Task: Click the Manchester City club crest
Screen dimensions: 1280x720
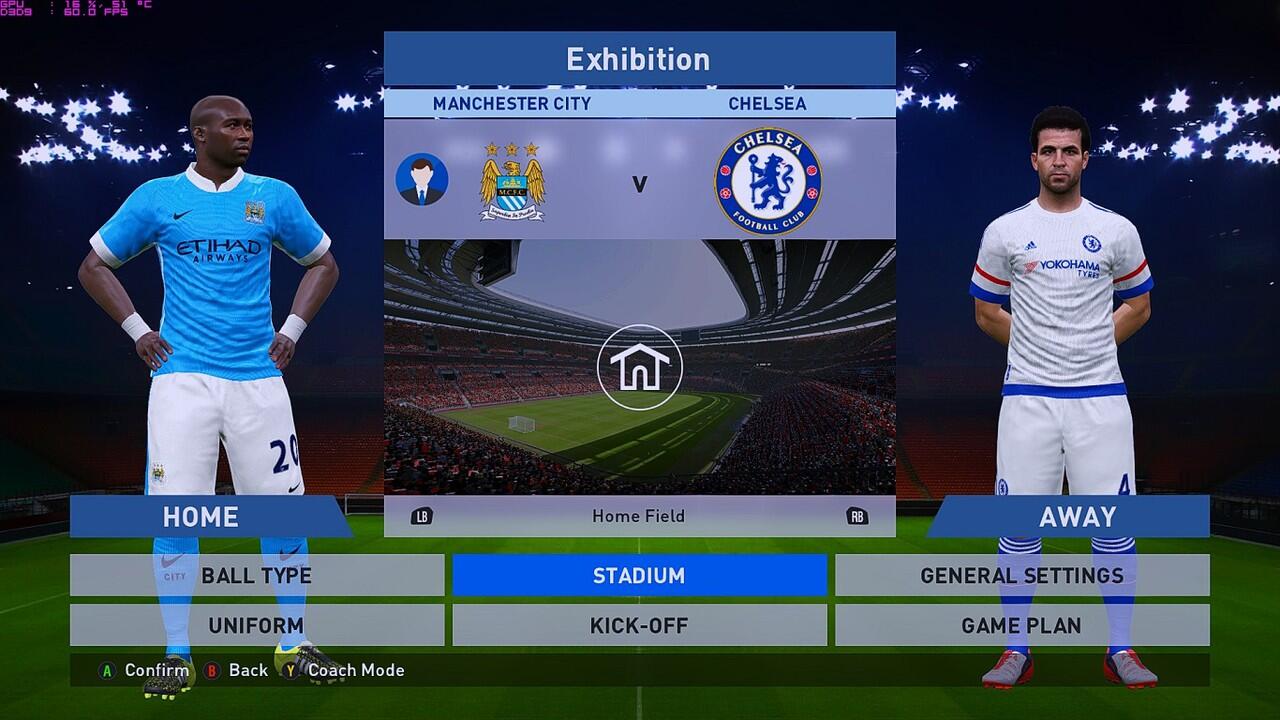Action: 512,181
